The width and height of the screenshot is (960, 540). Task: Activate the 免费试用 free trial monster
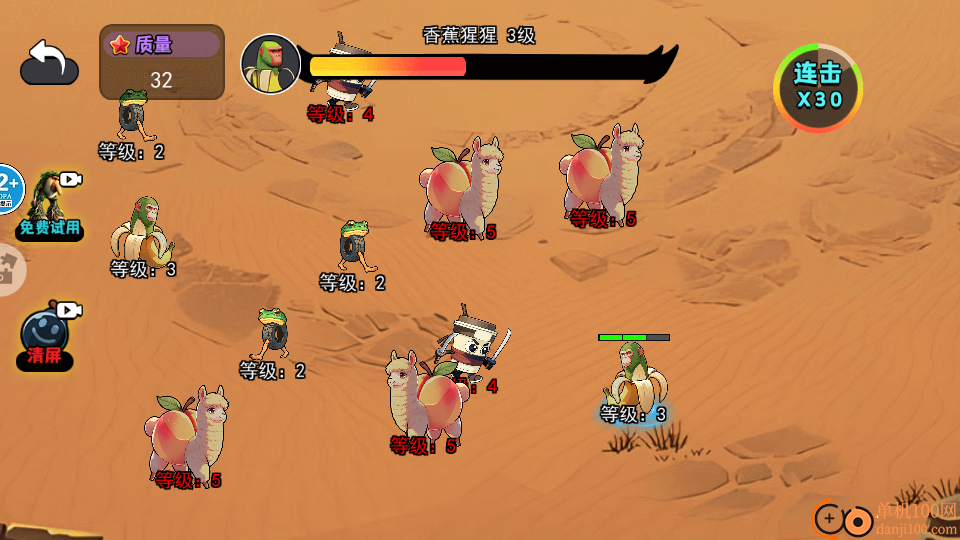point(49,205)
